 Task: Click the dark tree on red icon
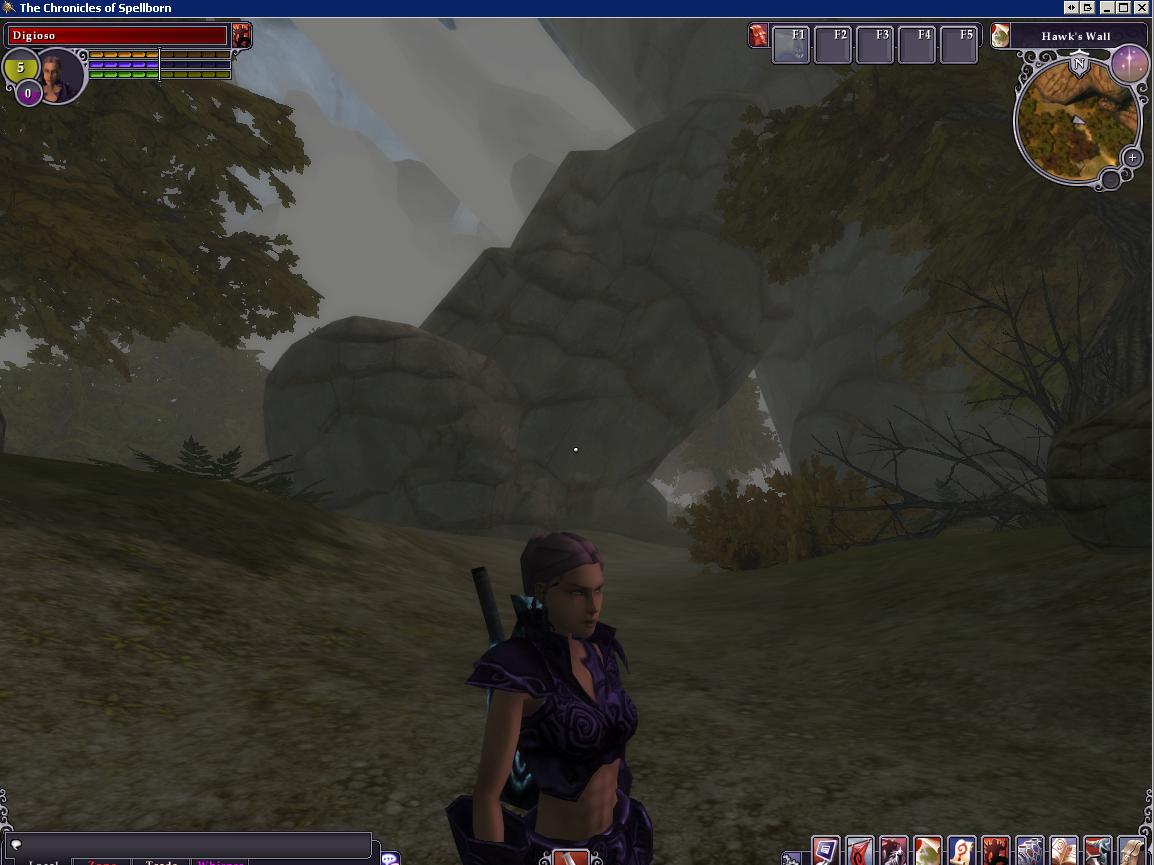coord(995,851)
